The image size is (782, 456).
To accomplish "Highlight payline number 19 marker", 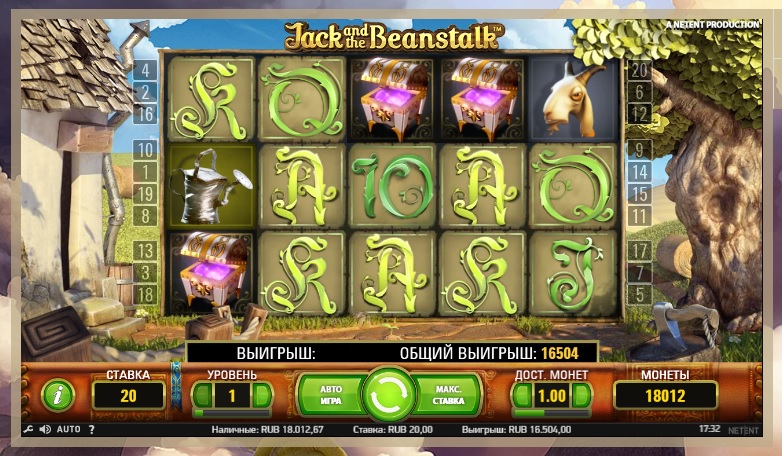I will (x=145, y=194).
